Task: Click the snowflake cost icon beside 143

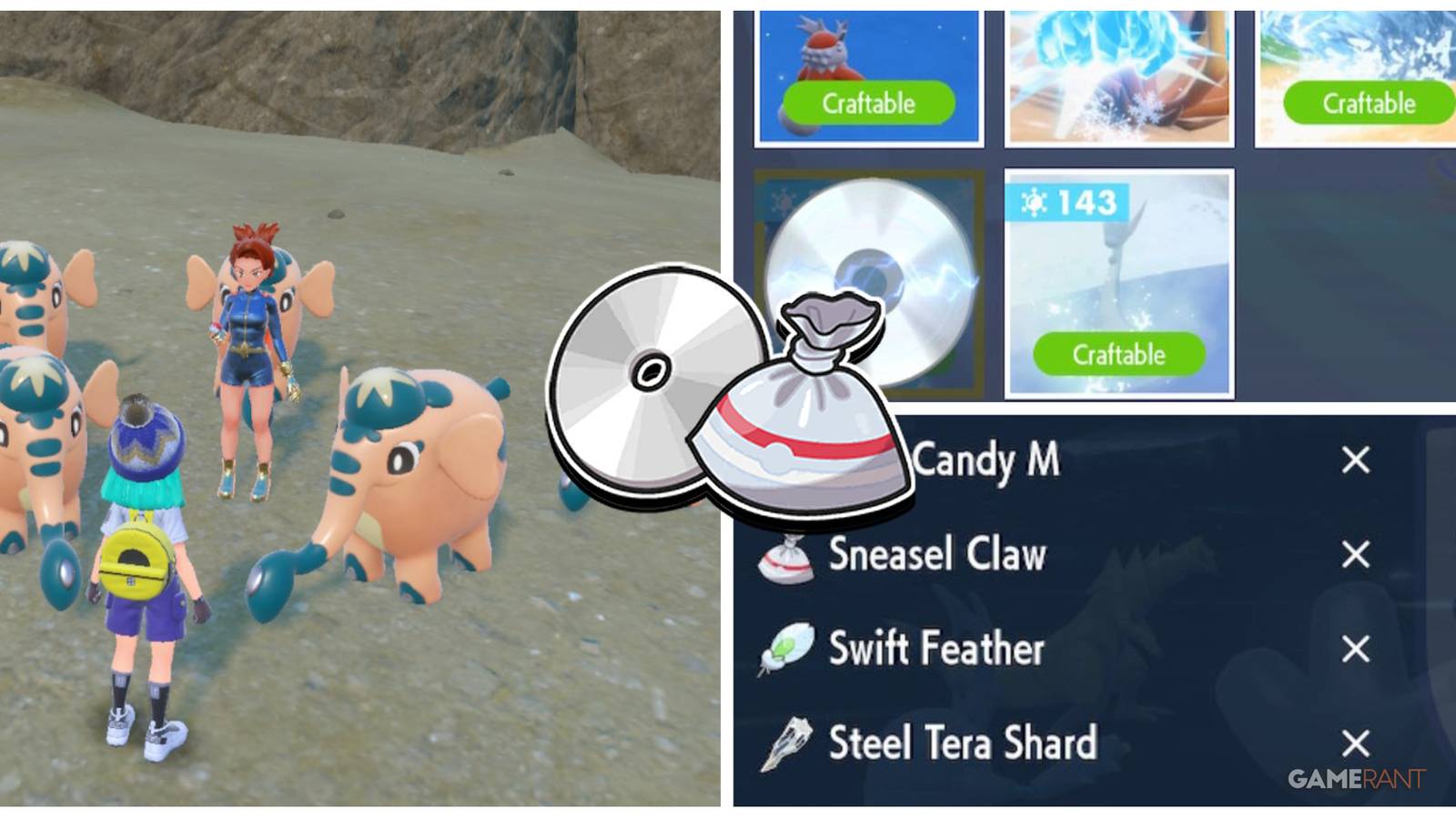Action: [1034, 202]
